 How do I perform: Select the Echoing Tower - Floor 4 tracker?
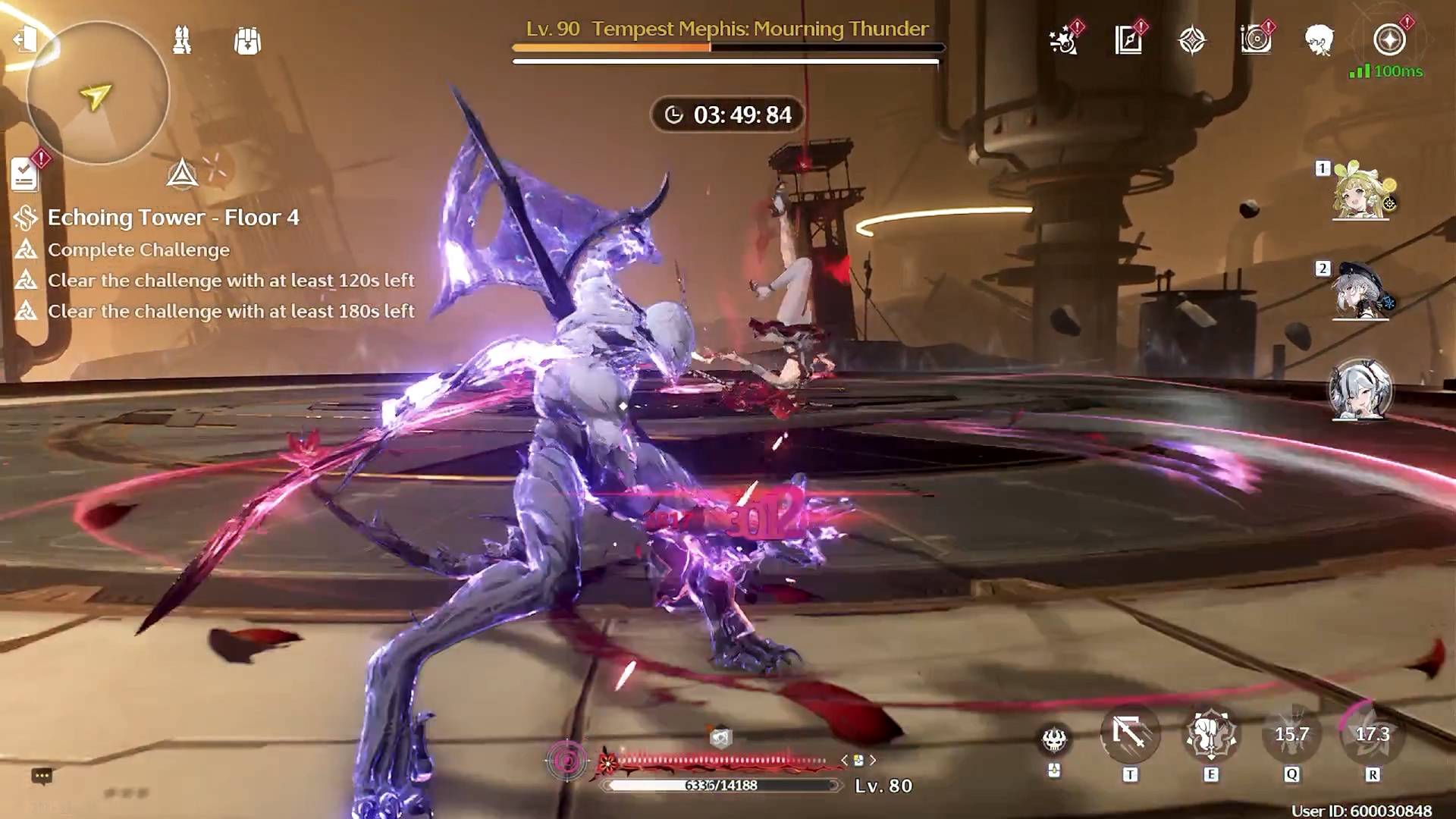click(173, 218)
